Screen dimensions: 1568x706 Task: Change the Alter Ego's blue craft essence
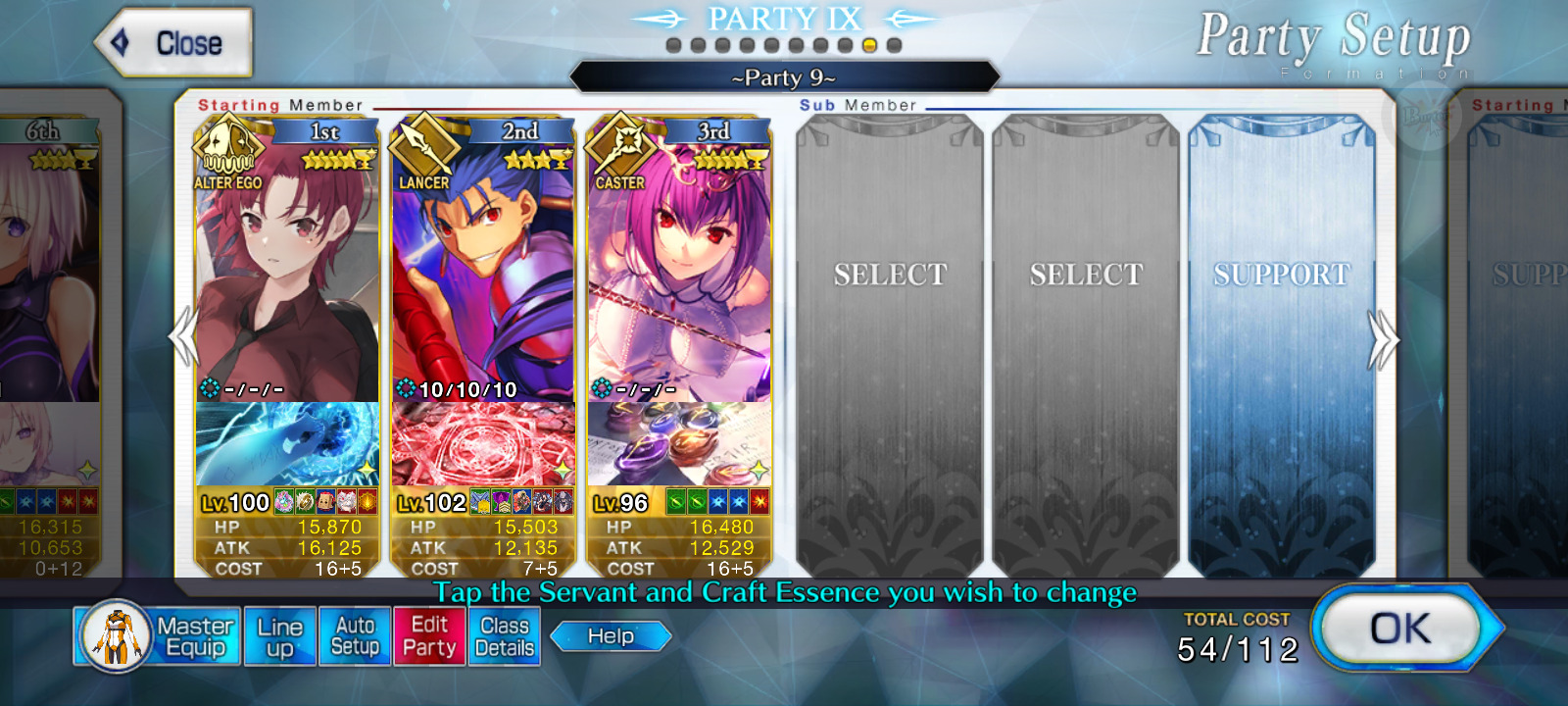click(287, 444)
